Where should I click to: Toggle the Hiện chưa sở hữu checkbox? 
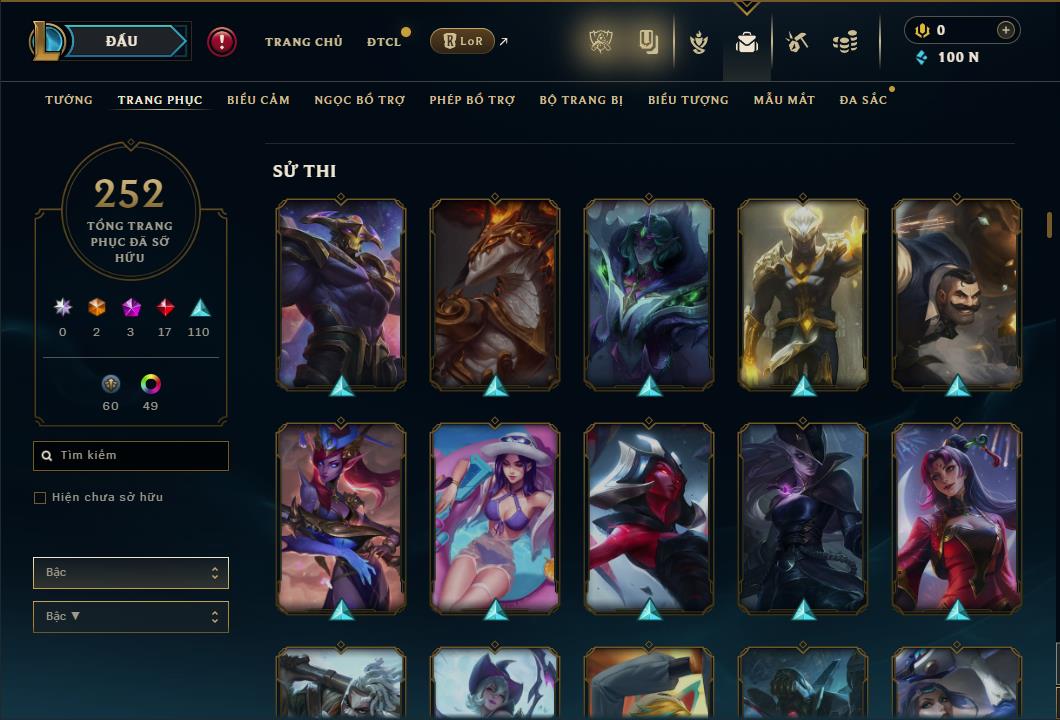pos(40,498)
